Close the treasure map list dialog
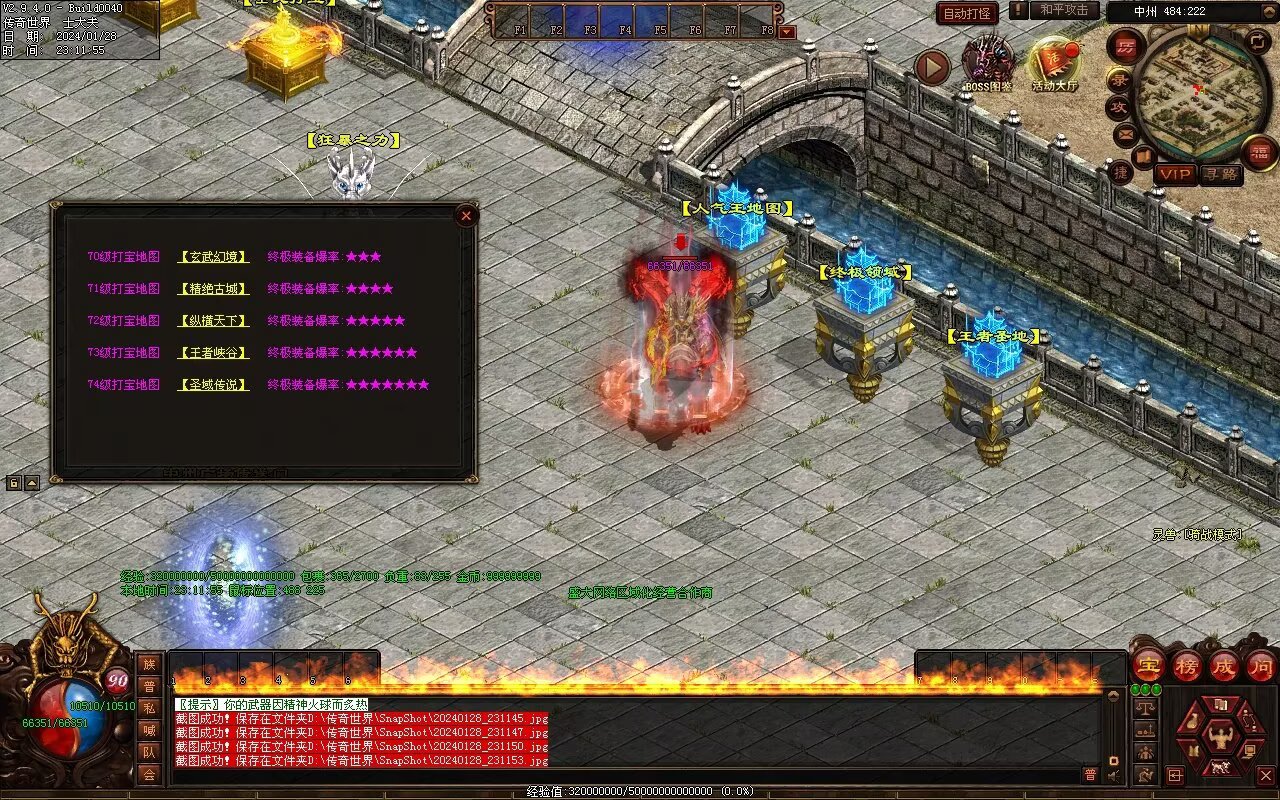The image size is (1280, 800). tap(465, 216)
